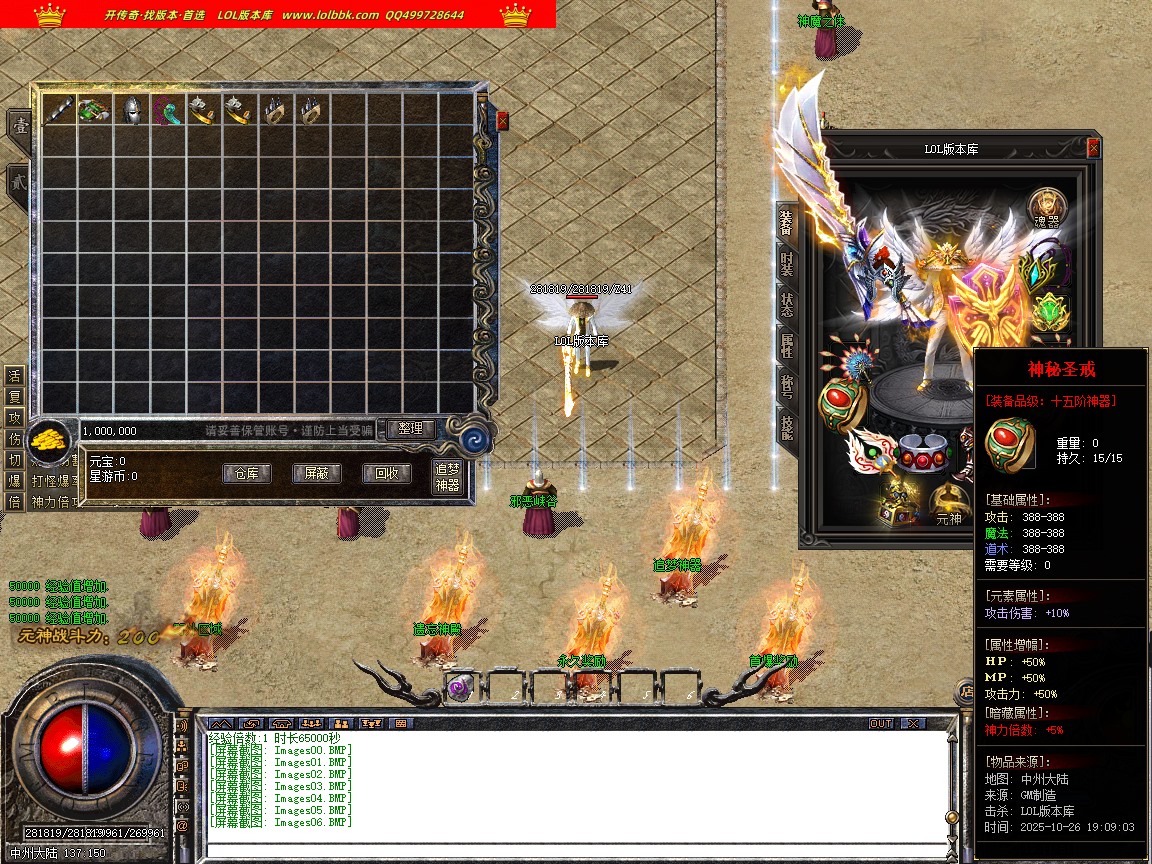Viewport: 1152px width, 864px height.
Task: Open the 状态 status tab
Action: [x=787, y=306]
